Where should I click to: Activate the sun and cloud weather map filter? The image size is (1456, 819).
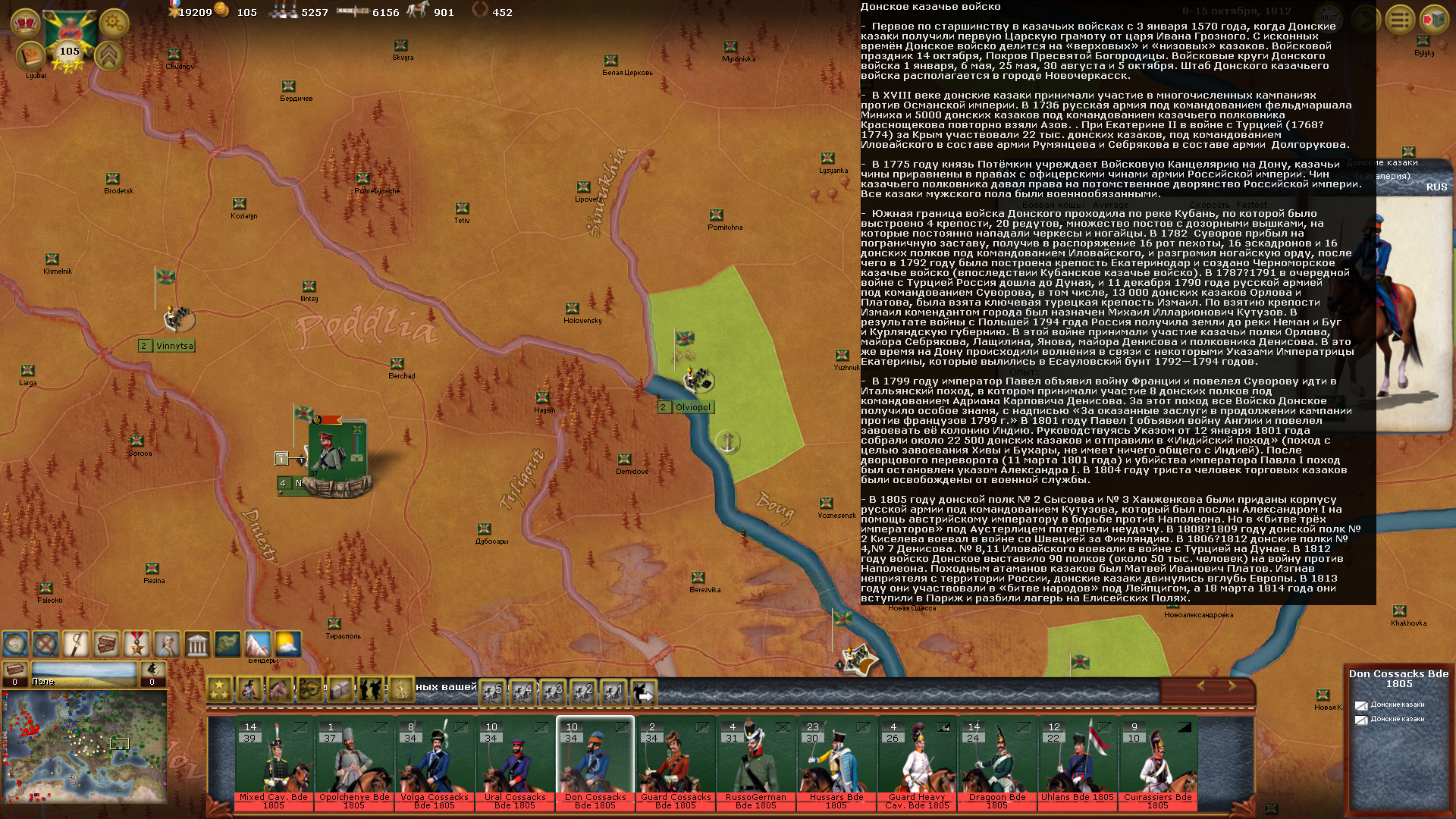(x=287, y=645)
